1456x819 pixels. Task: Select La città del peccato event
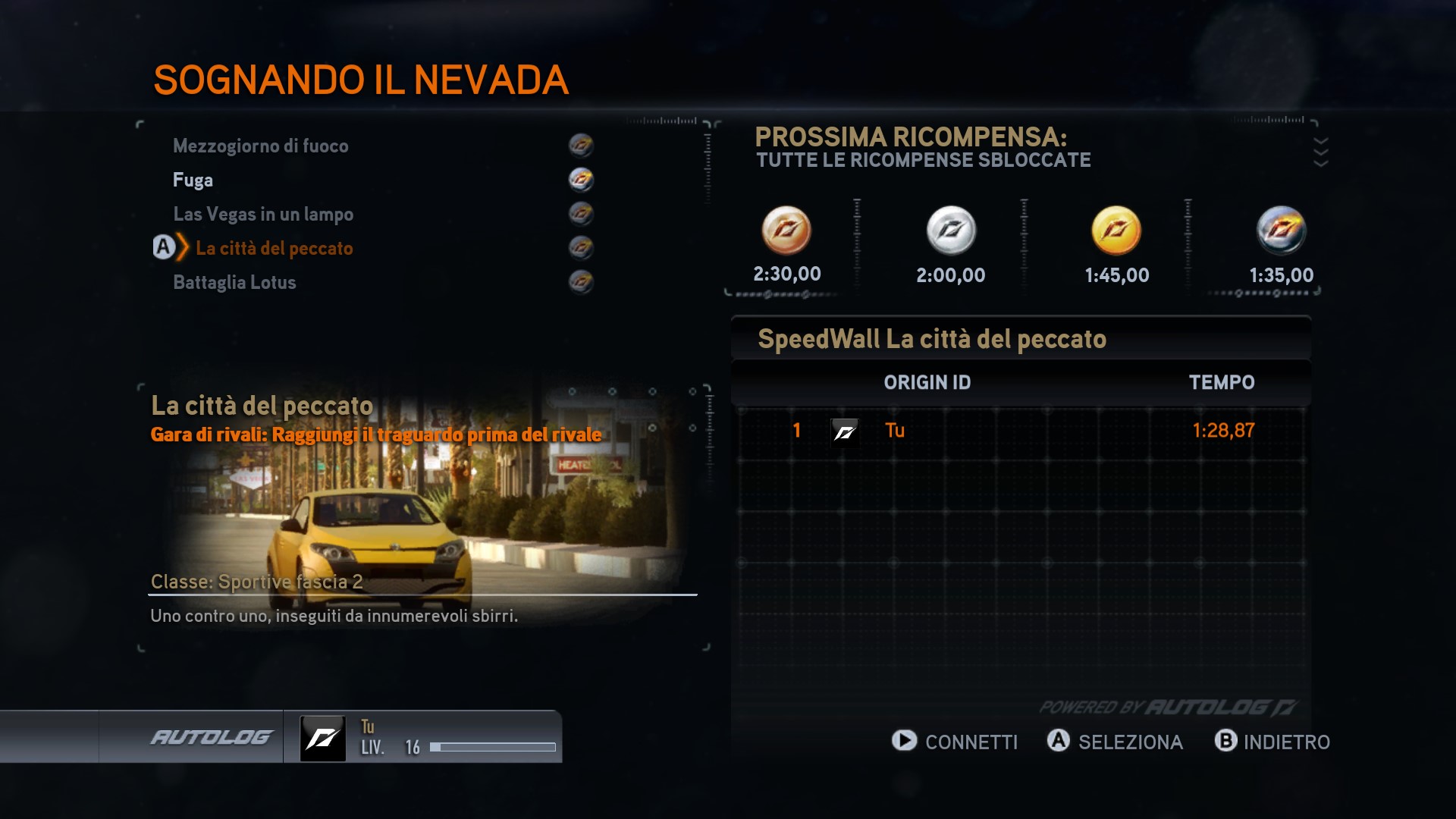click(274, 248)
